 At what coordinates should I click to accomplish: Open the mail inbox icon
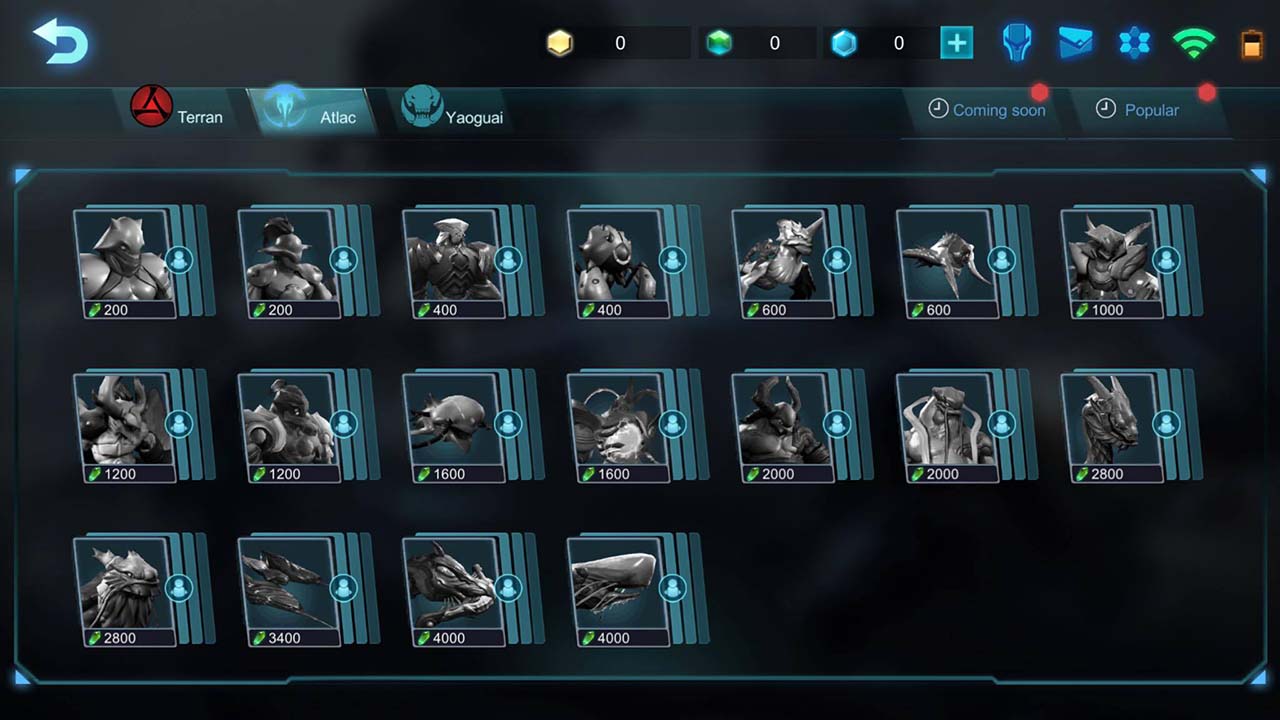pyautogui.click(x=1075, y=42)
